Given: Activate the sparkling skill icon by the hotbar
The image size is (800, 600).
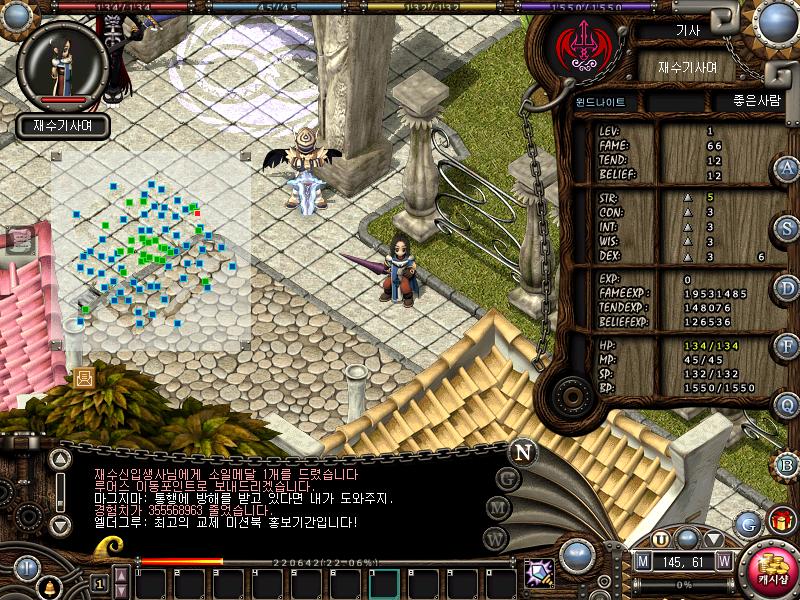Looking at the screenshot, I should pos(540,573).
